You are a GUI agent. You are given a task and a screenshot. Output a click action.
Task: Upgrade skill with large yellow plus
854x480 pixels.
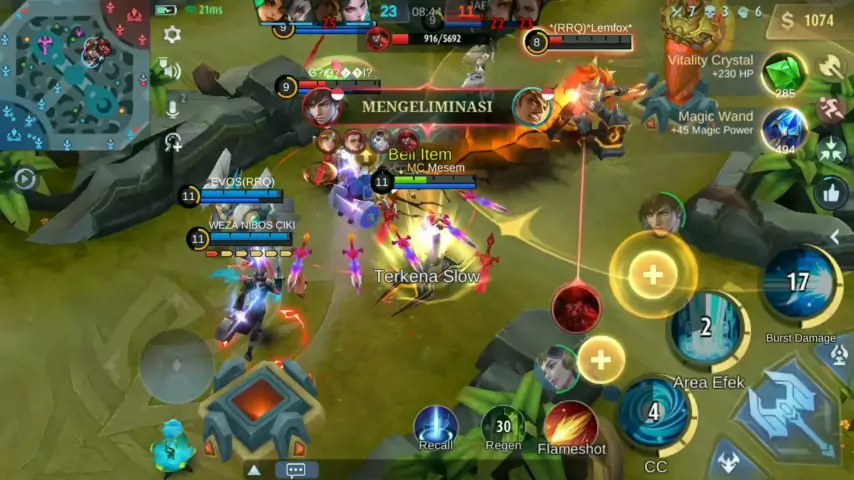pyautogui.click(x=653, y=274)
